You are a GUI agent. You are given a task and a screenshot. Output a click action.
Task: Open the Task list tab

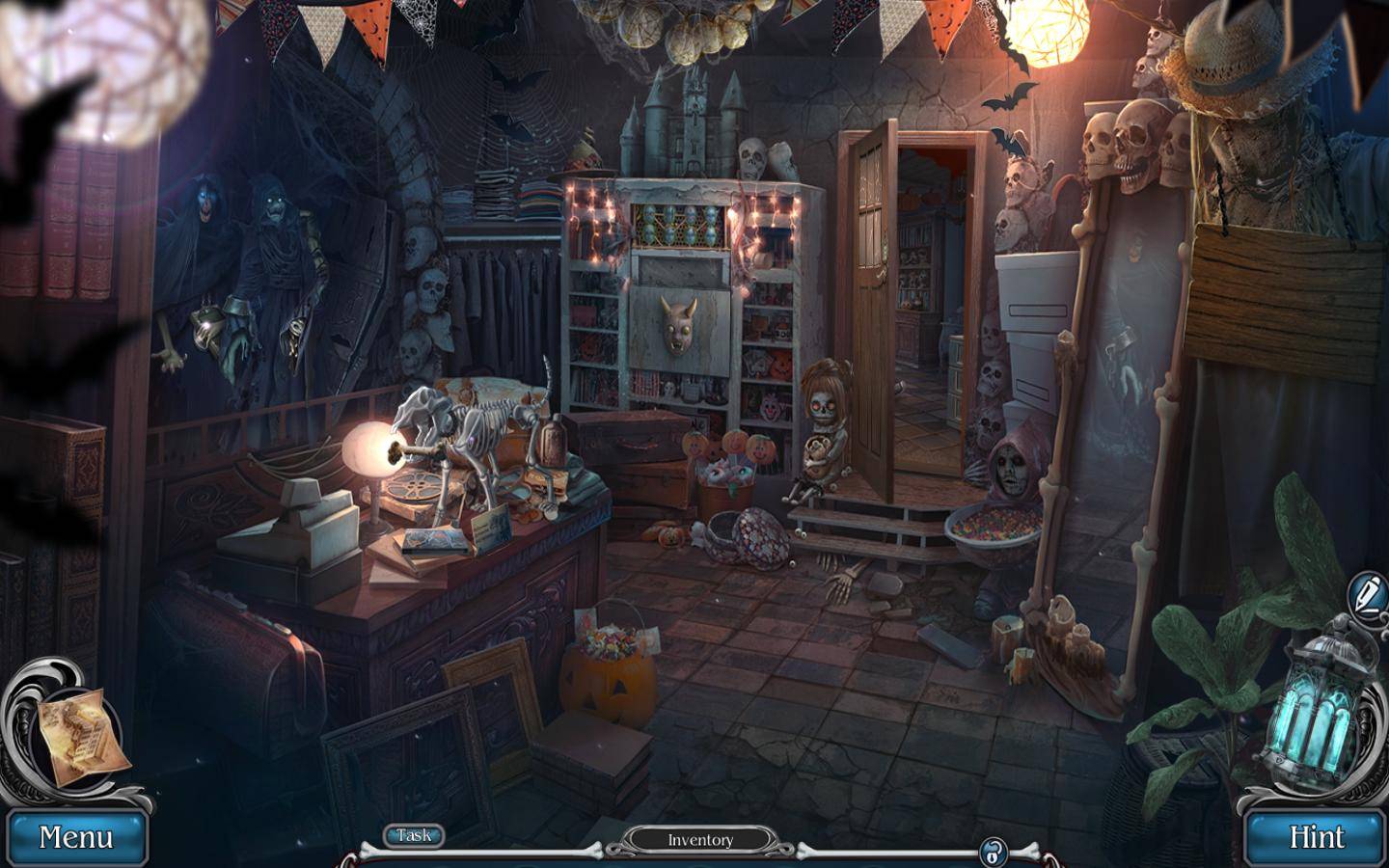[415, 835]
